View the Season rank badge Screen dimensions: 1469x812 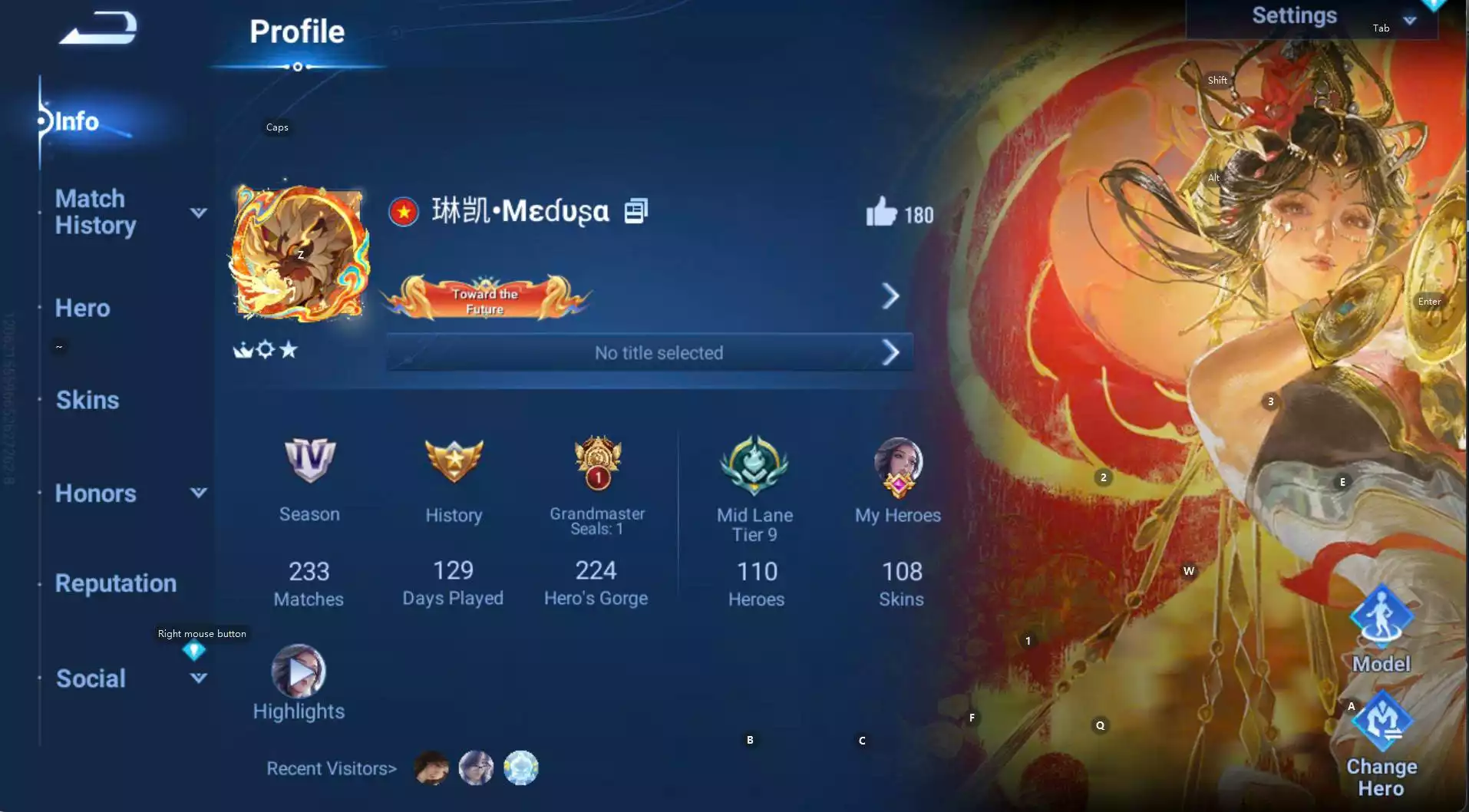[x=310, y=461]
